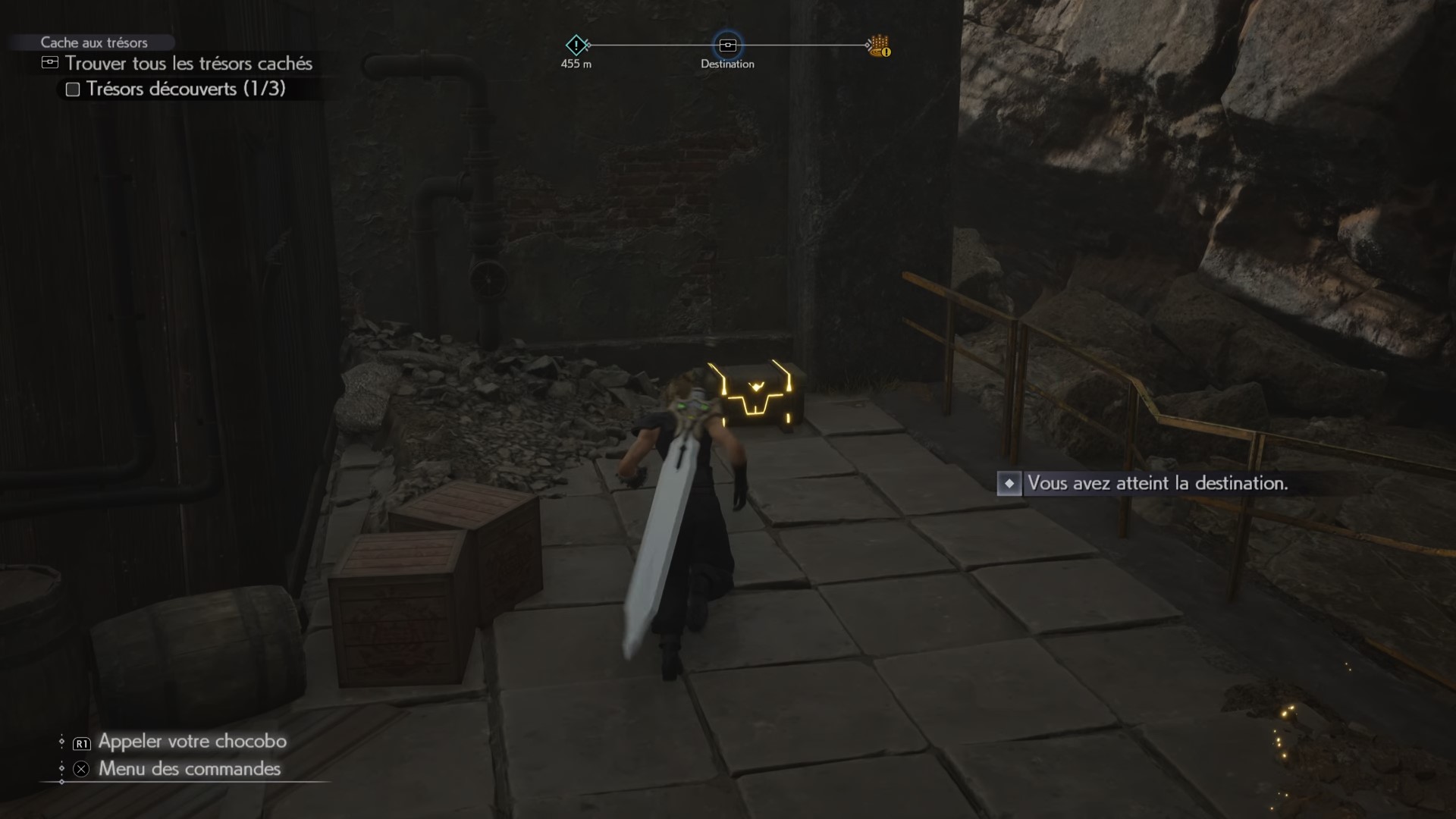Viewport: 1456px width, 819px height.
Task: Check the Trésors découverts (1/3) checkbox
Action: click(x=73, y=89)
